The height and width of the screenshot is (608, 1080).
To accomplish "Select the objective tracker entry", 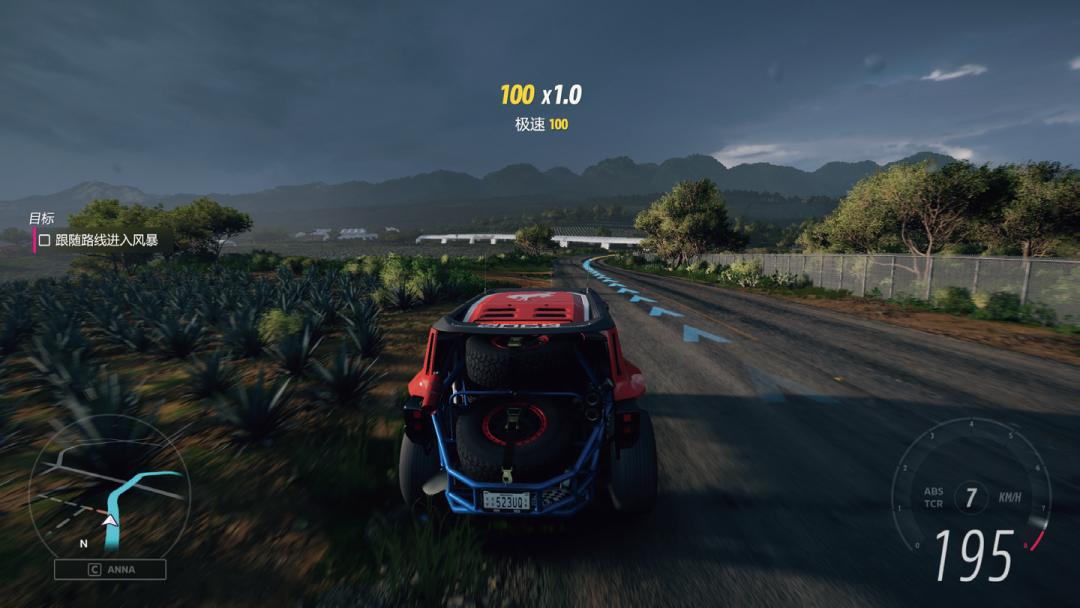I will click(98, 240).
